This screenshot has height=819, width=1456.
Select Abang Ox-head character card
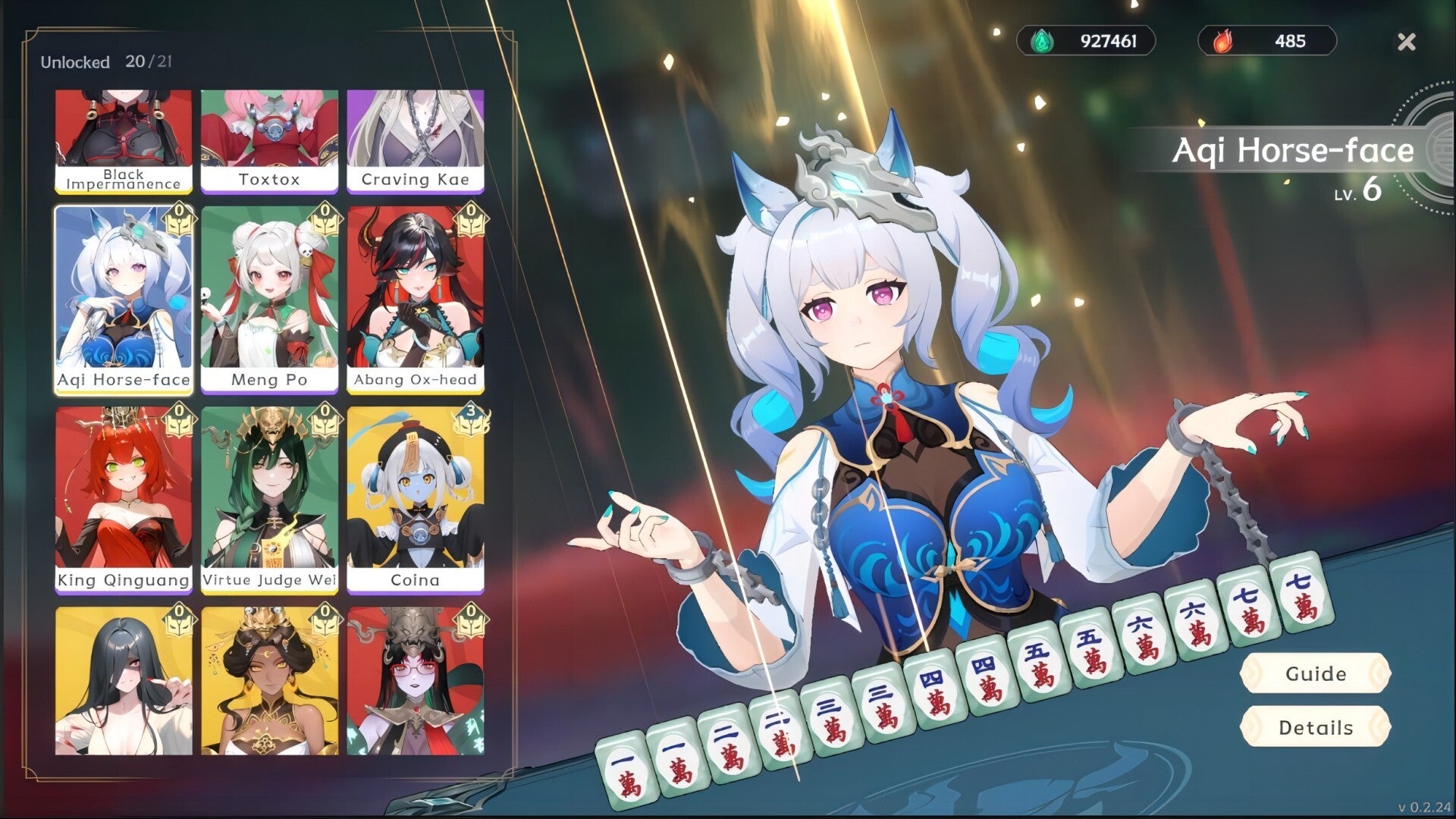(x=415, y=300)
